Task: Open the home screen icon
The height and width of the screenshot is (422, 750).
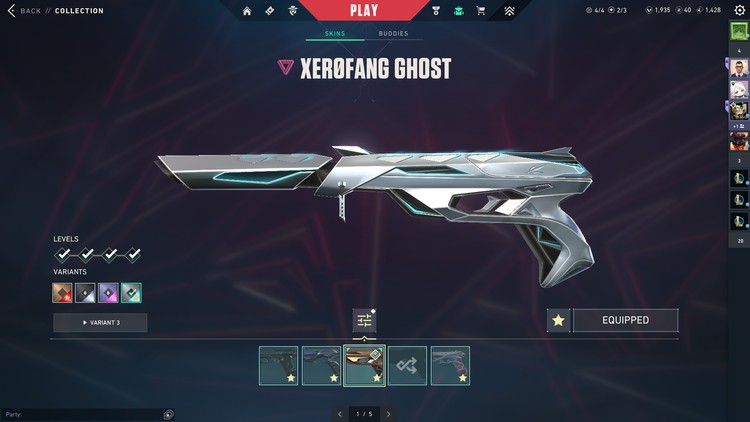Action: tap(247, 11)
